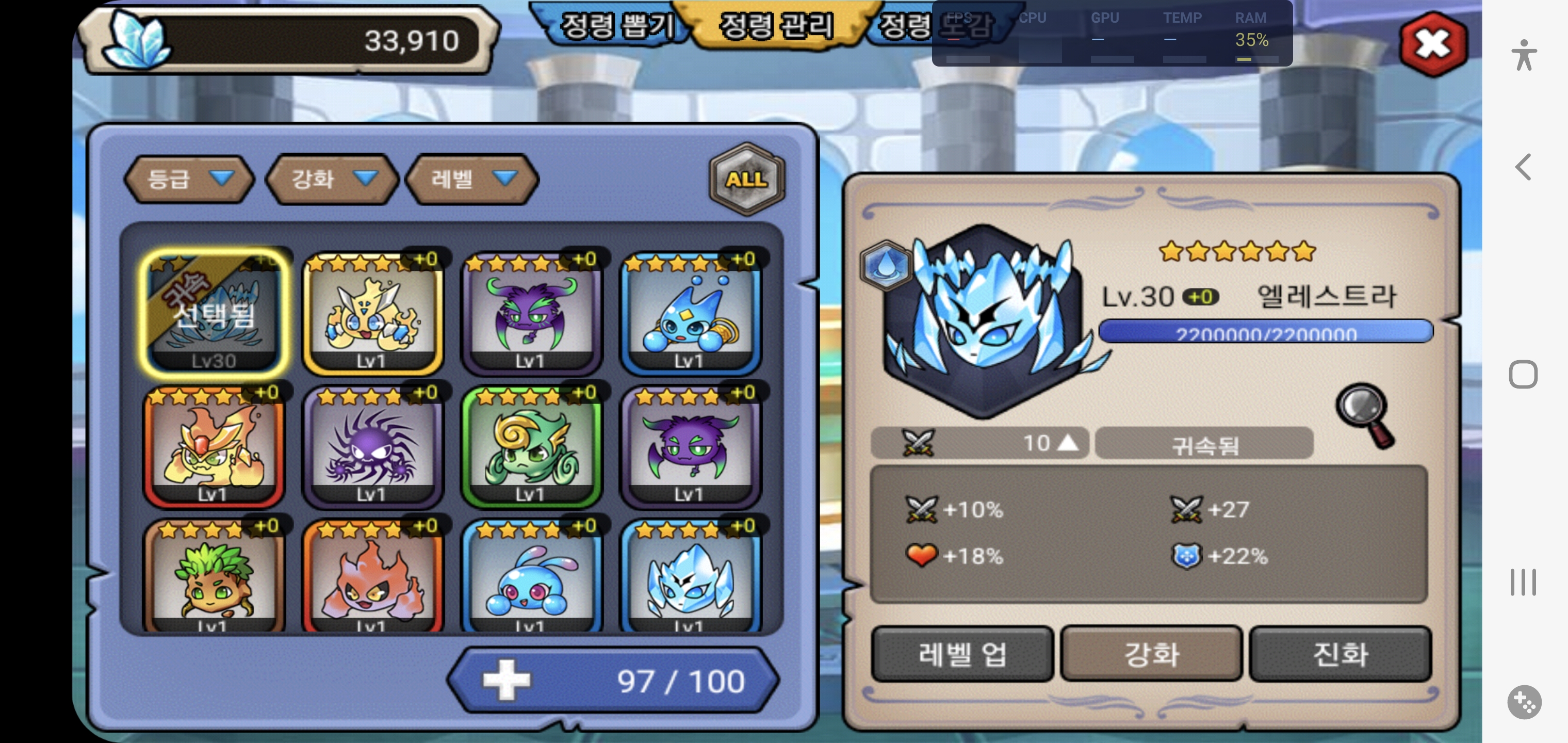Tap the 레벨 업 button

[962, 654]
